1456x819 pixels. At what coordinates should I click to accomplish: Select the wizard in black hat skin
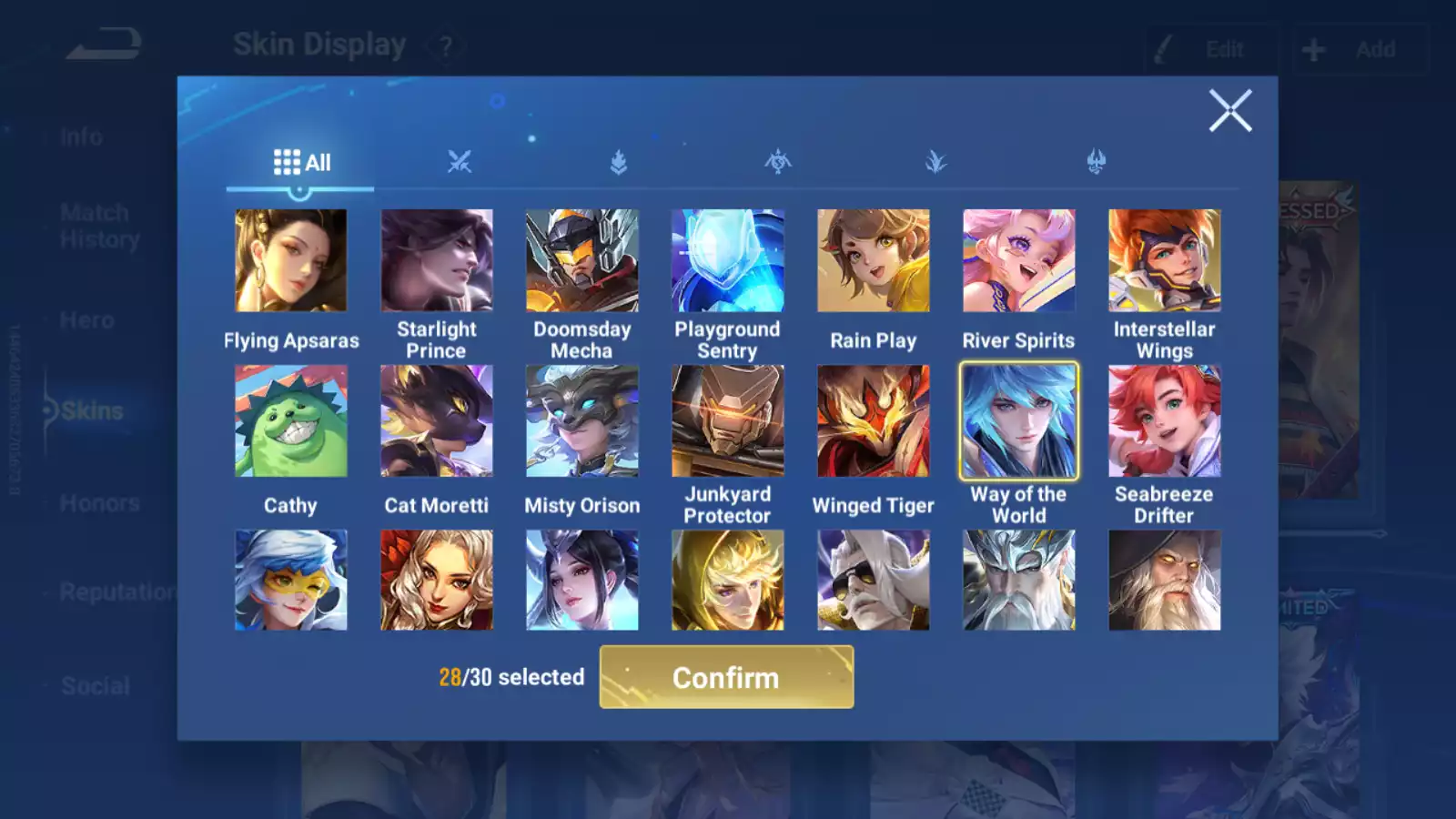[1164, 581]
